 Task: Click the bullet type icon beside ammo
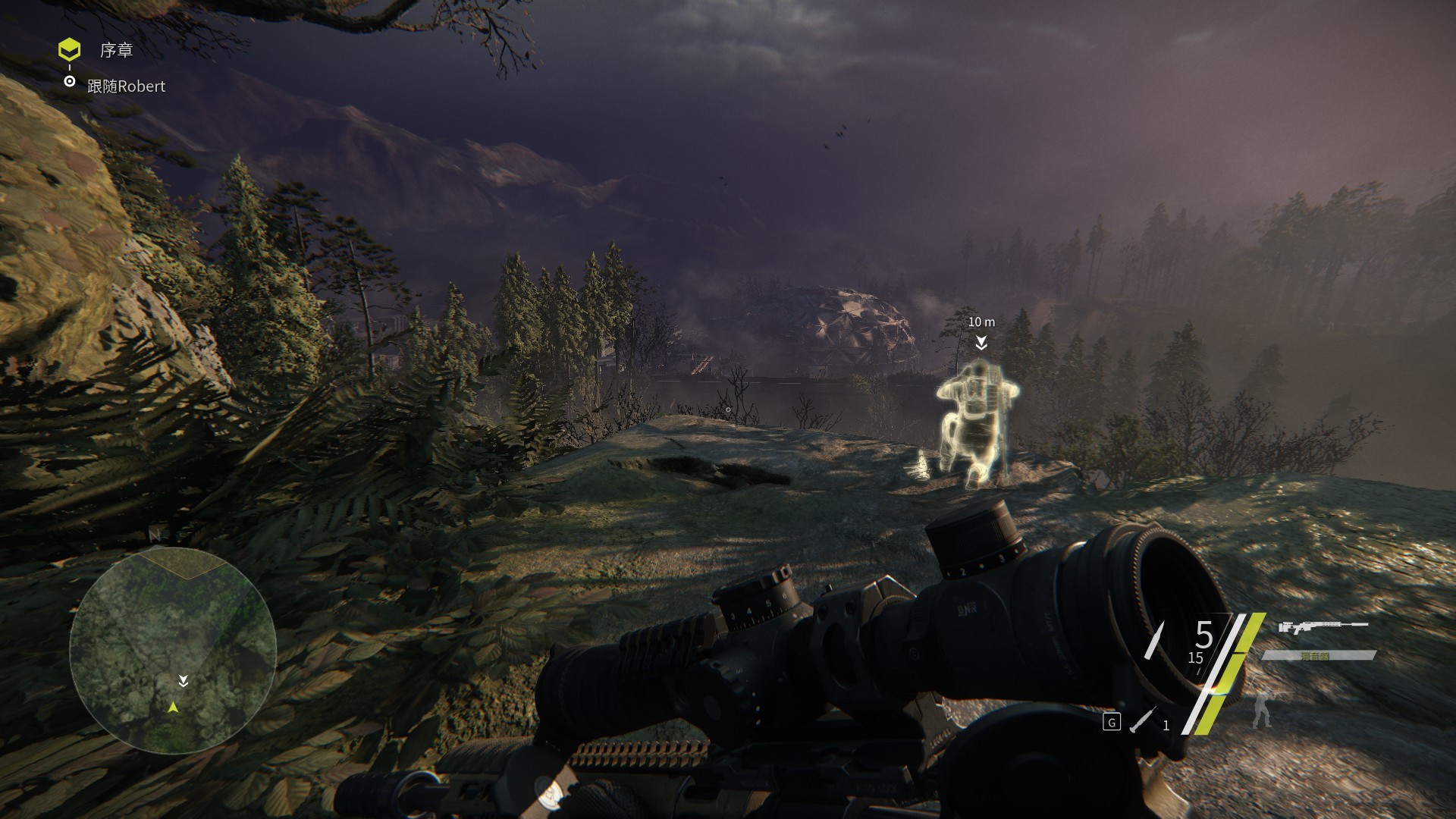[x=1154, y=641]
